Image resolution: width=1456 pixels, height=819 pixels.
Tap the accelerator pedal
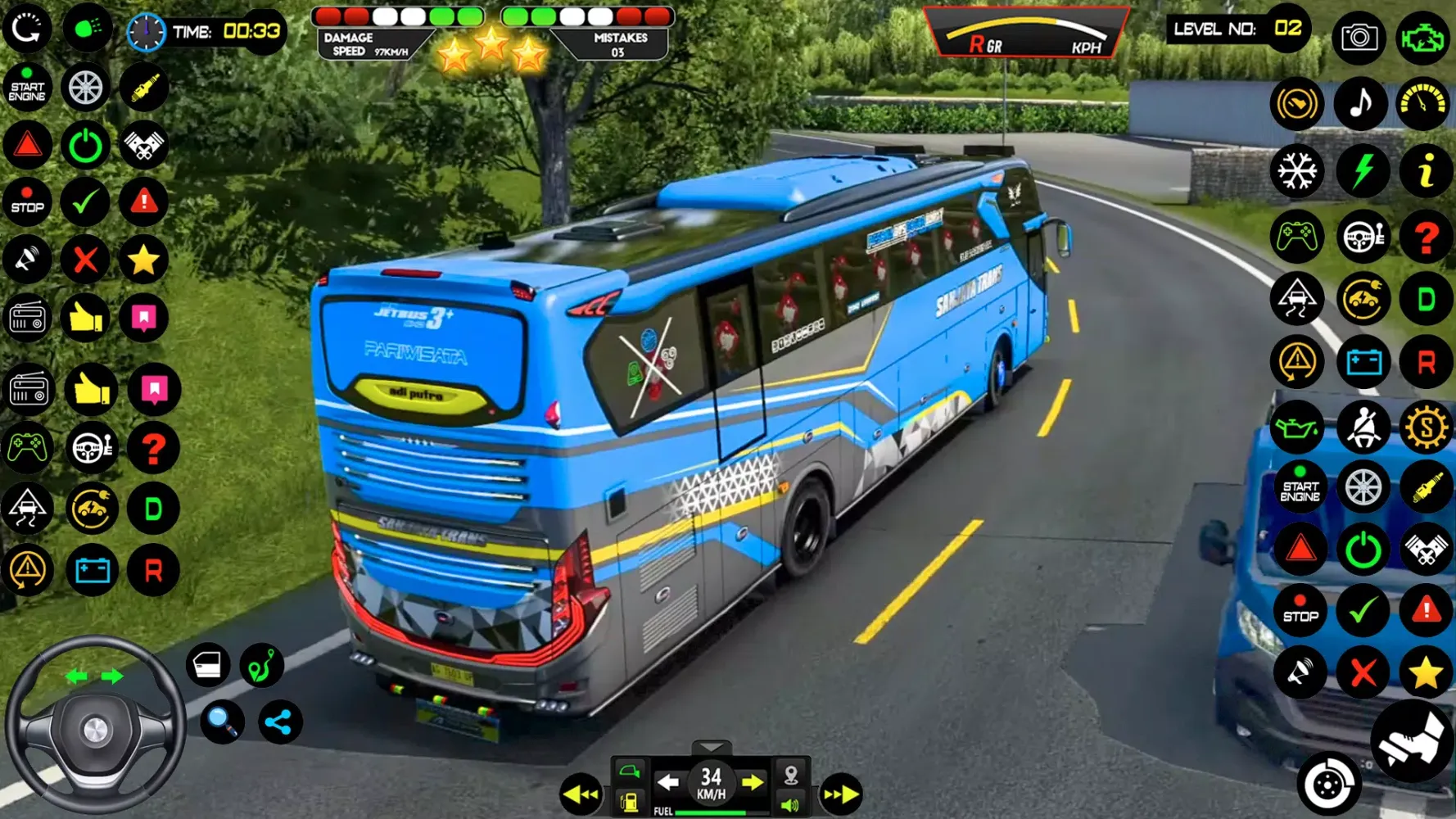pyautogui.click(x=1412, y=740)
